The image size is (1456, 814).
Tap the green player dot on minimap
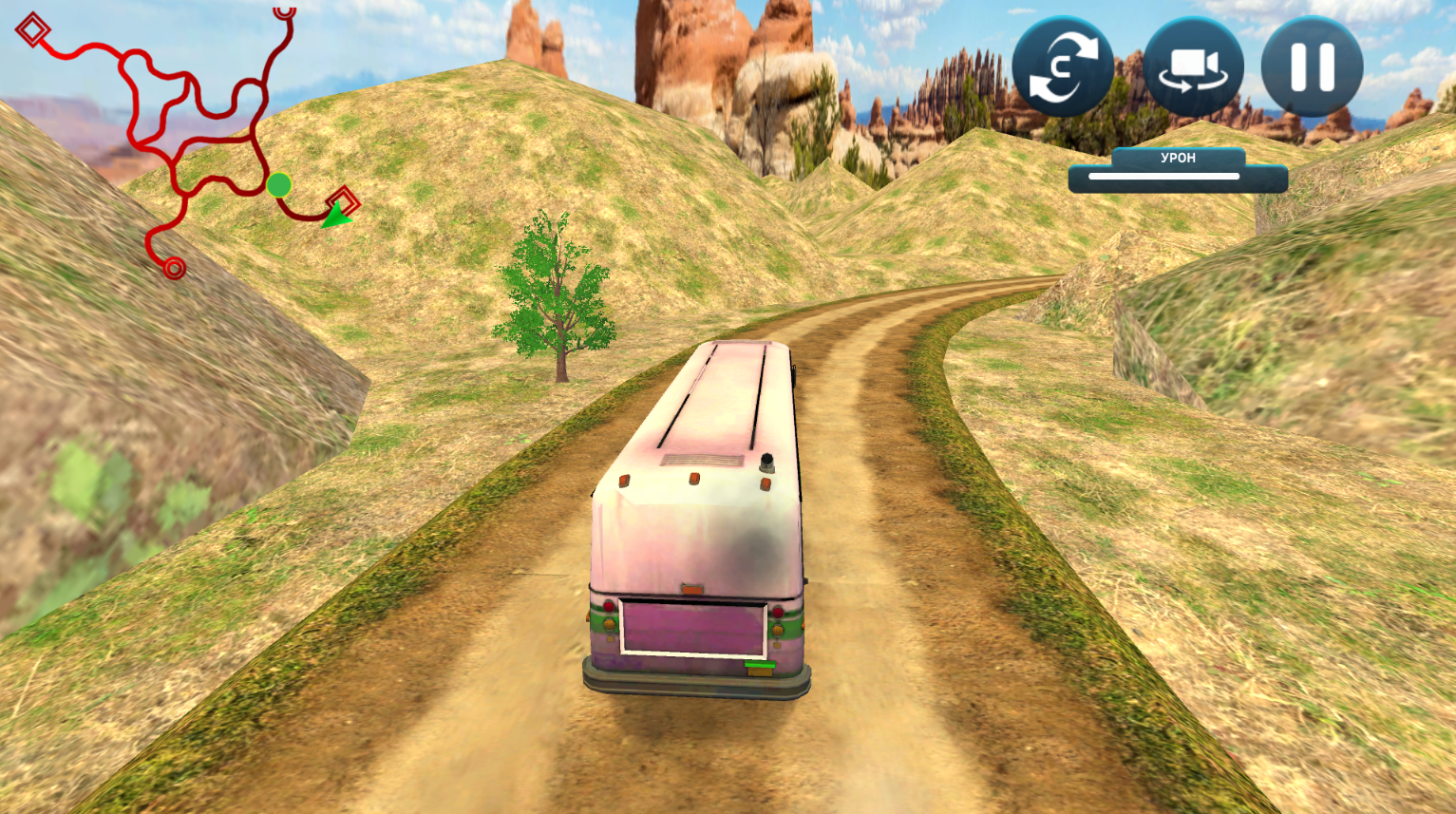tap(278, 186)
